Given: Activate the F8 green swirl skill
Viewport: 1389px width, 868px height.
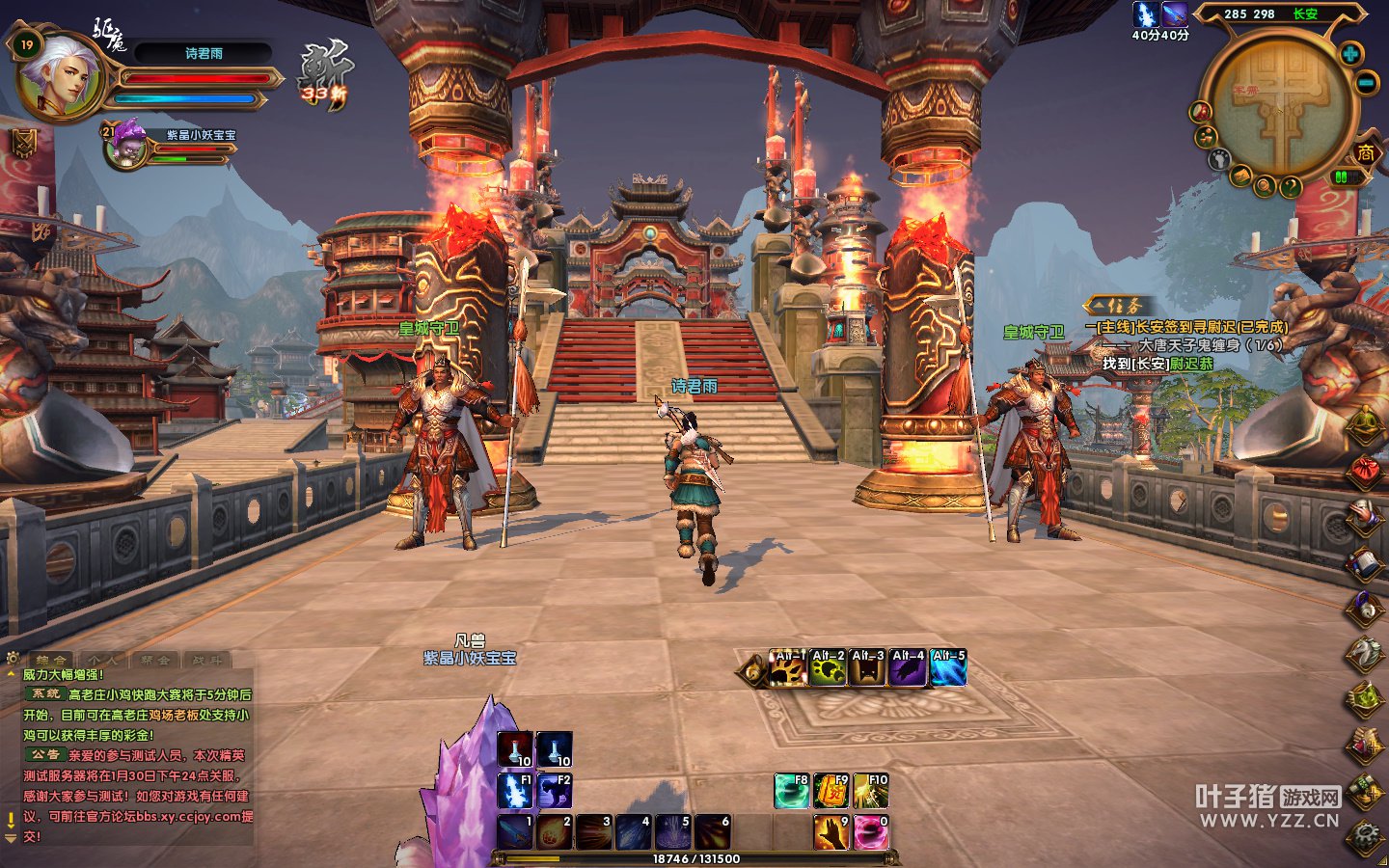Looking at the screenshot, I should (x=791, y=791).
